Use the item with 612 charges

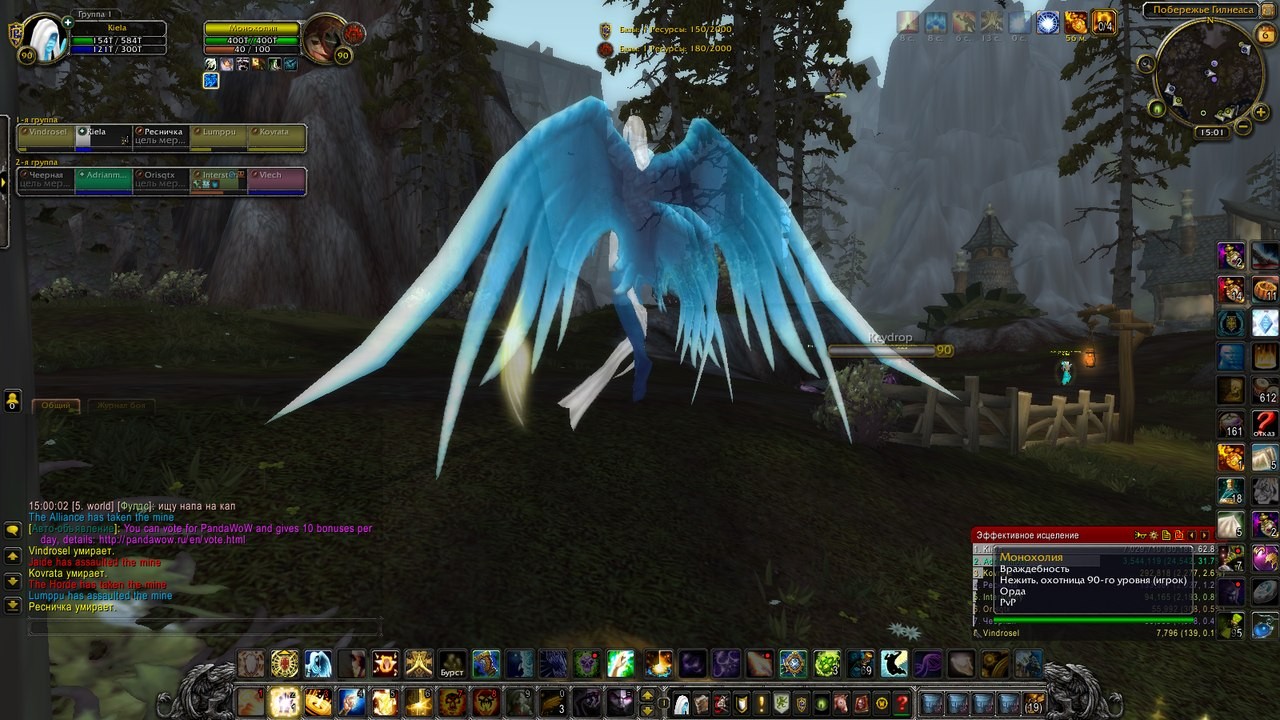[1265, 390]
